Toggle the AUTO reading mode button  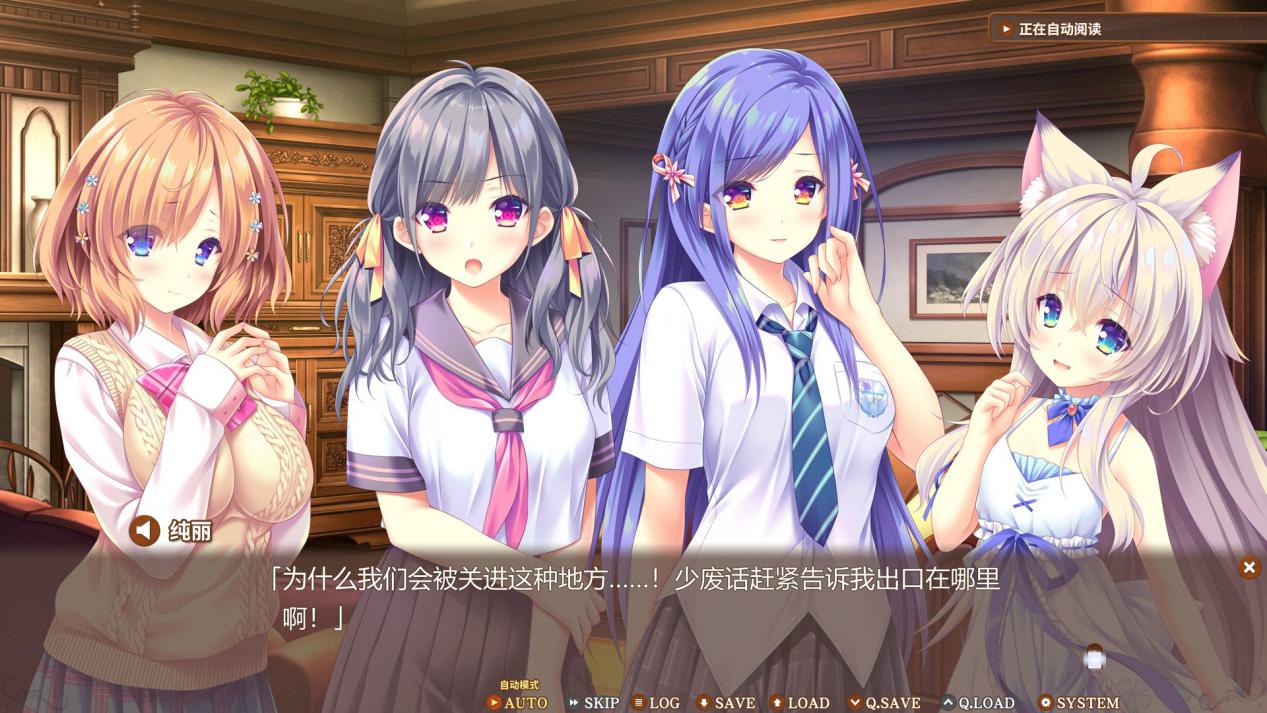517,702
